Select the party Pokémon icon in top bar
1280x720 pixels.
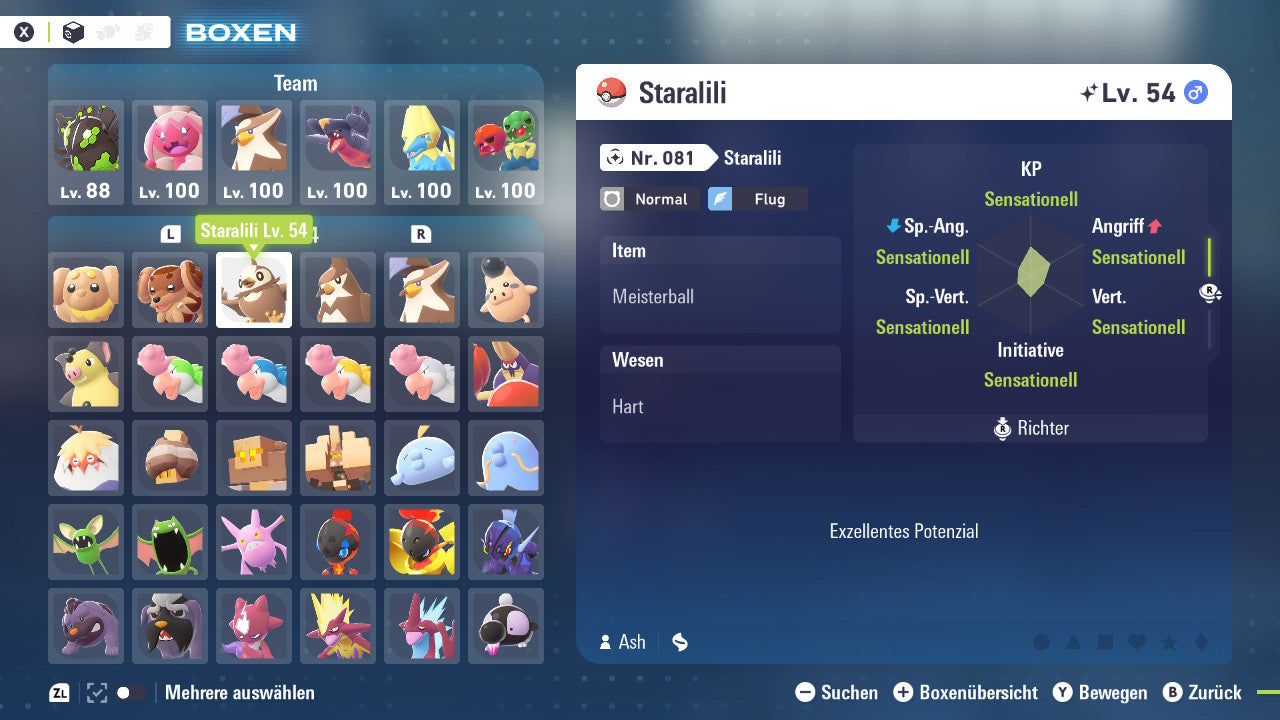(x=108, y=30)
